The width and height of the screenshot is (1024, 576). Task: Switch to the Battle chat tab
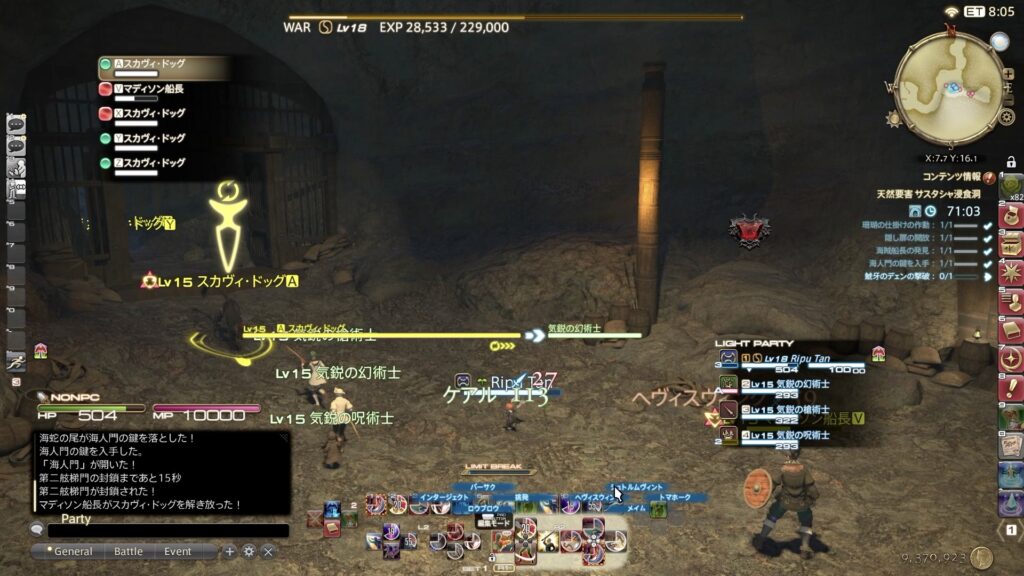point(128,551)
